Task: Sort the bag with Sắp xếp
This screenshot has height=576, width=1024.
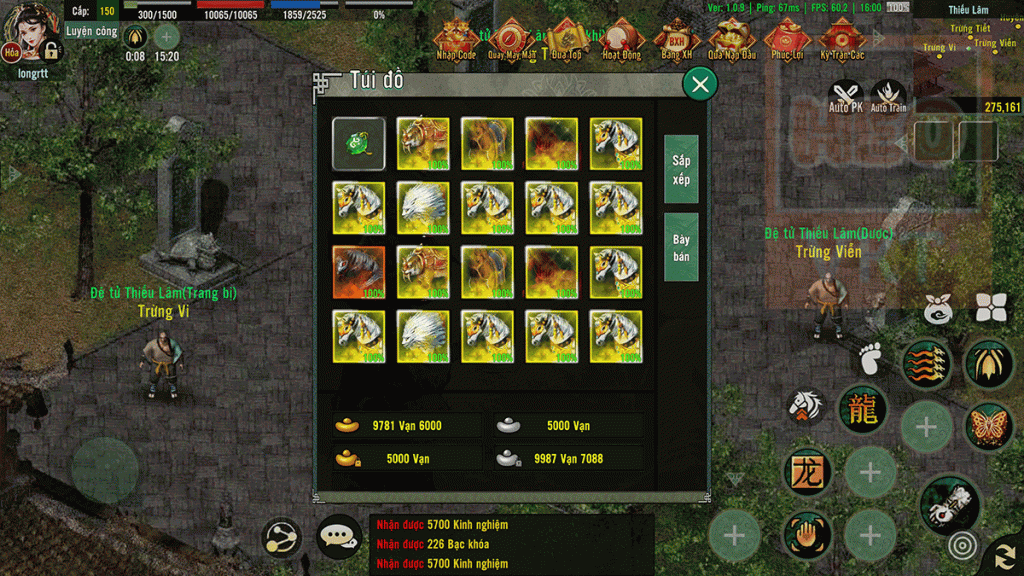Action: pyautogui.click(x=681, y=169)
